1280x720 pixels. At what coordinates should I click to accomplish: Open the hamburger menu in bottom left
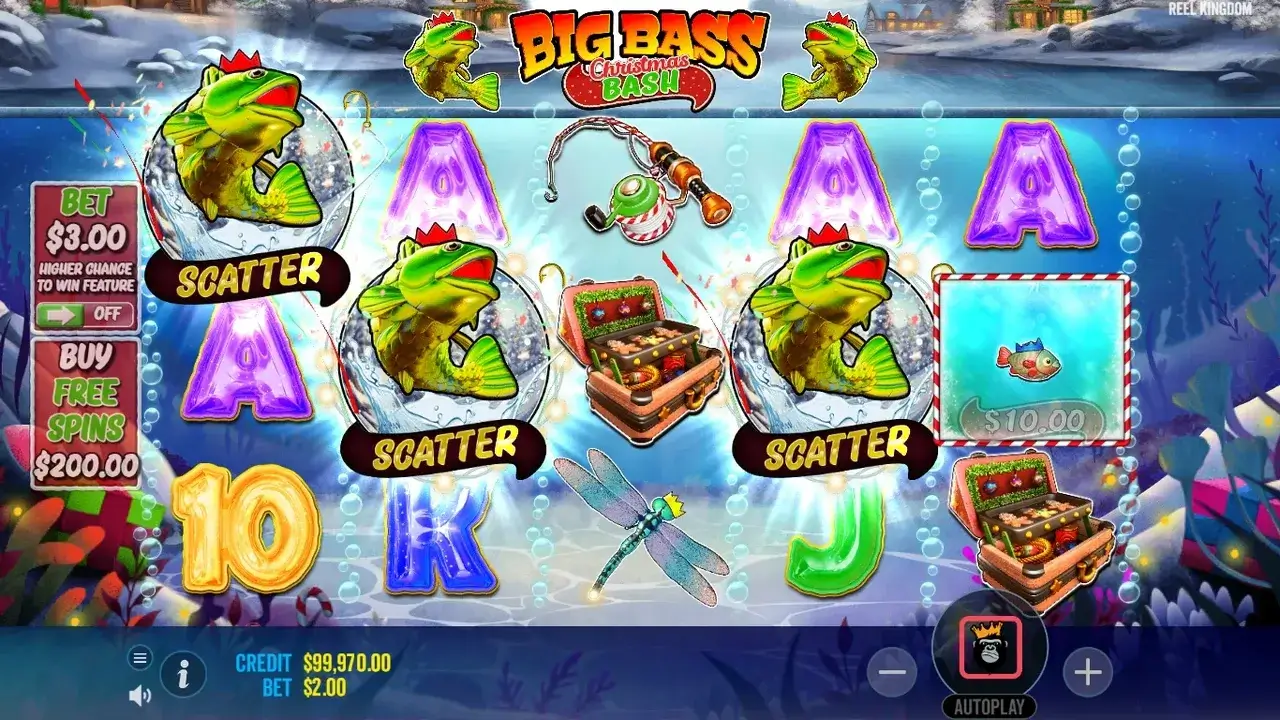click(138, 658)
